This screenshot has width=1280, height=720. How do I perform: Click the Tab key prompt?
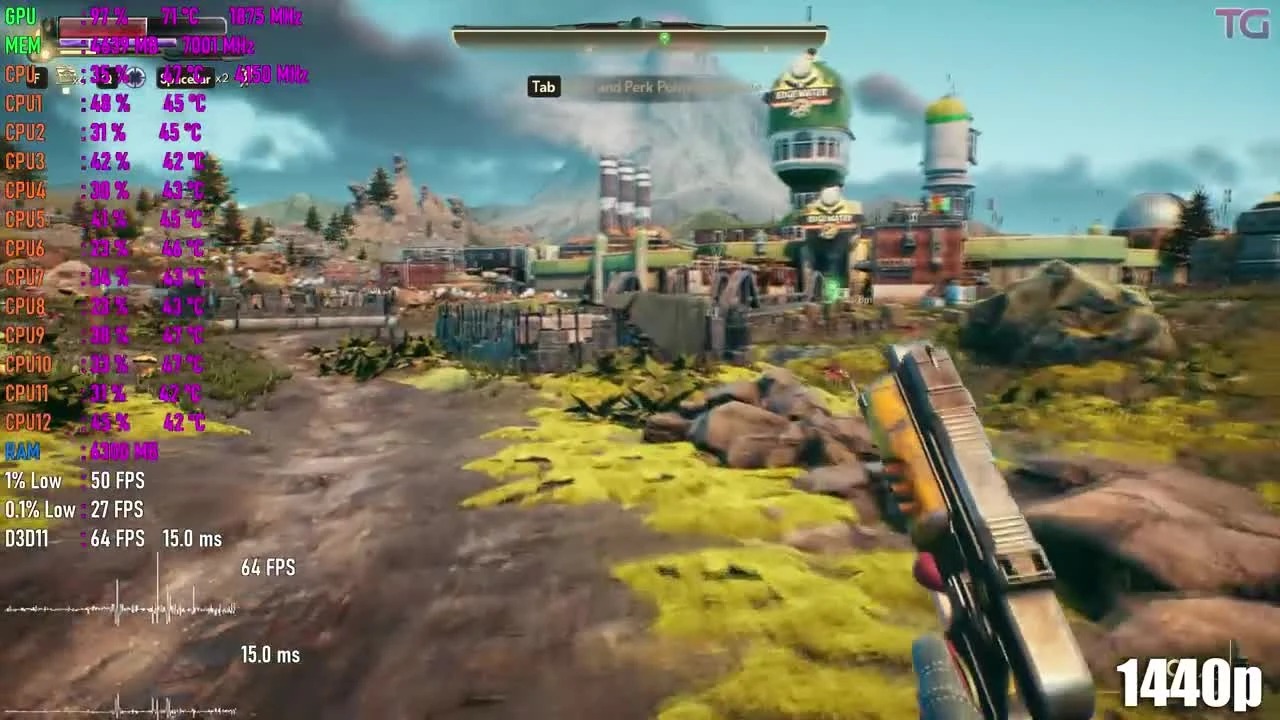(x=543, y=87)
